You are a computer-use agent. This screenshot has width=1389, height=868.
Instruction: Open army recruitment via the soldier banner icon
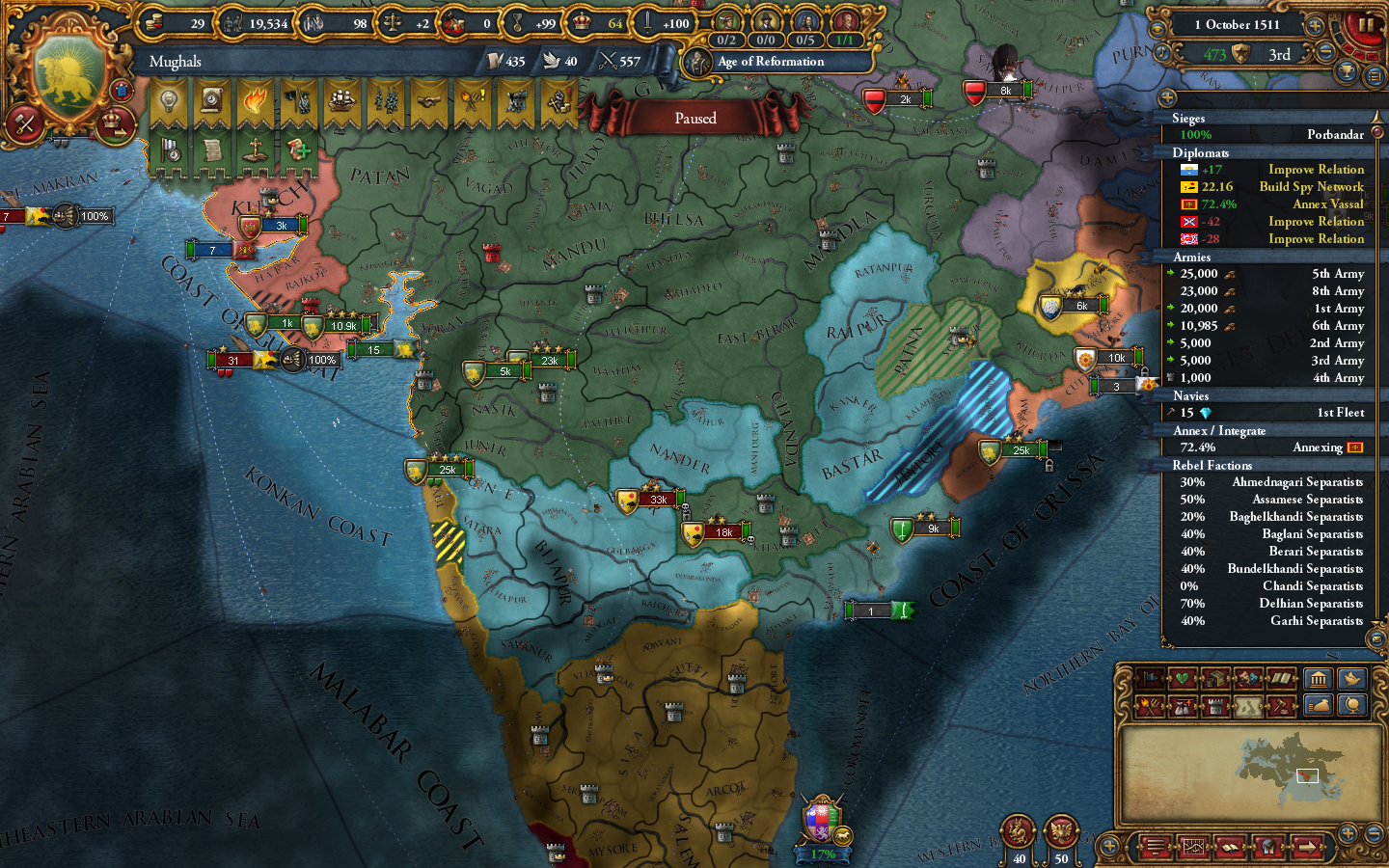tap(296, 101)
